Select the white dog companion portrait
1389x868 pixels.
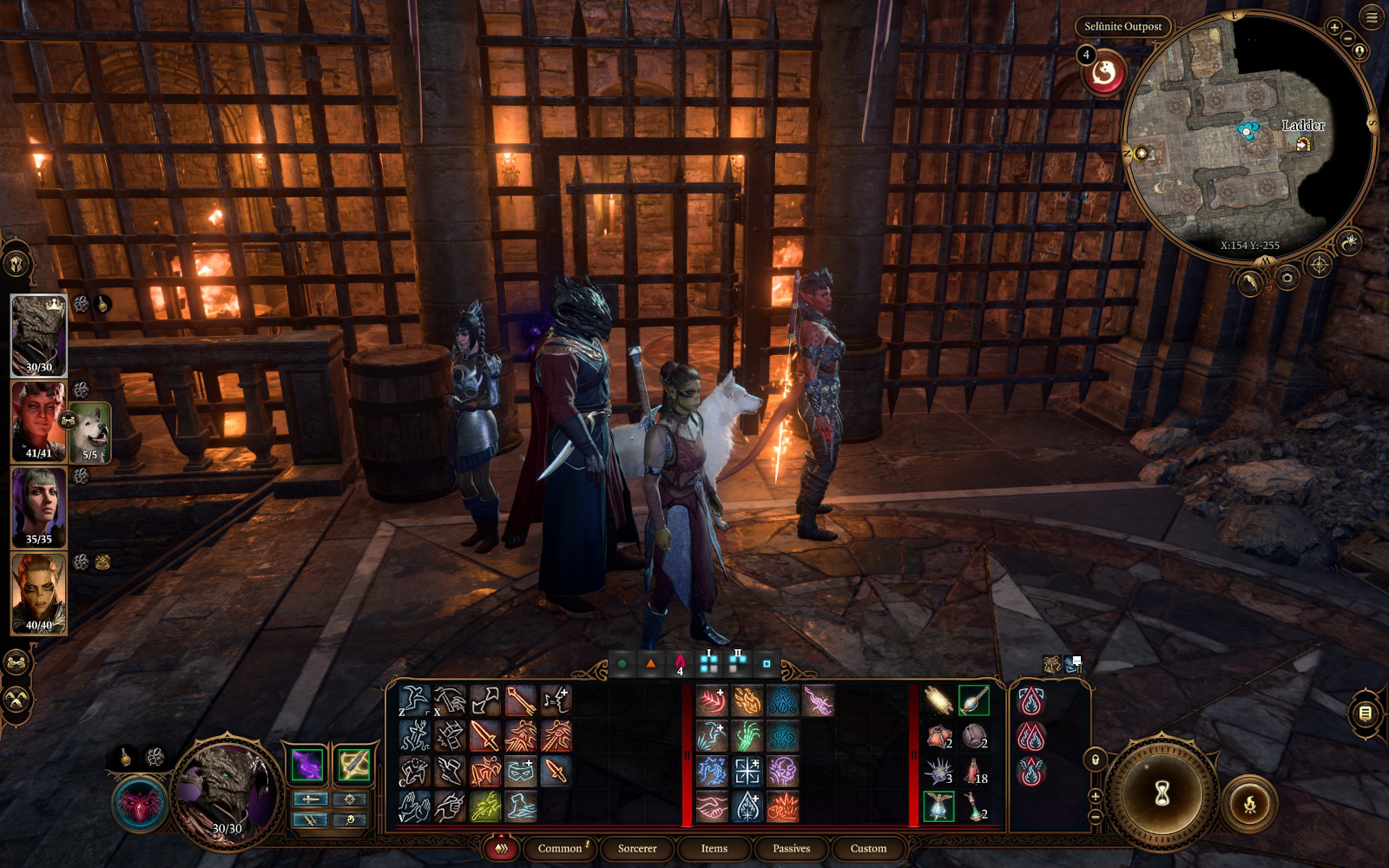click(x=89, y=431)
